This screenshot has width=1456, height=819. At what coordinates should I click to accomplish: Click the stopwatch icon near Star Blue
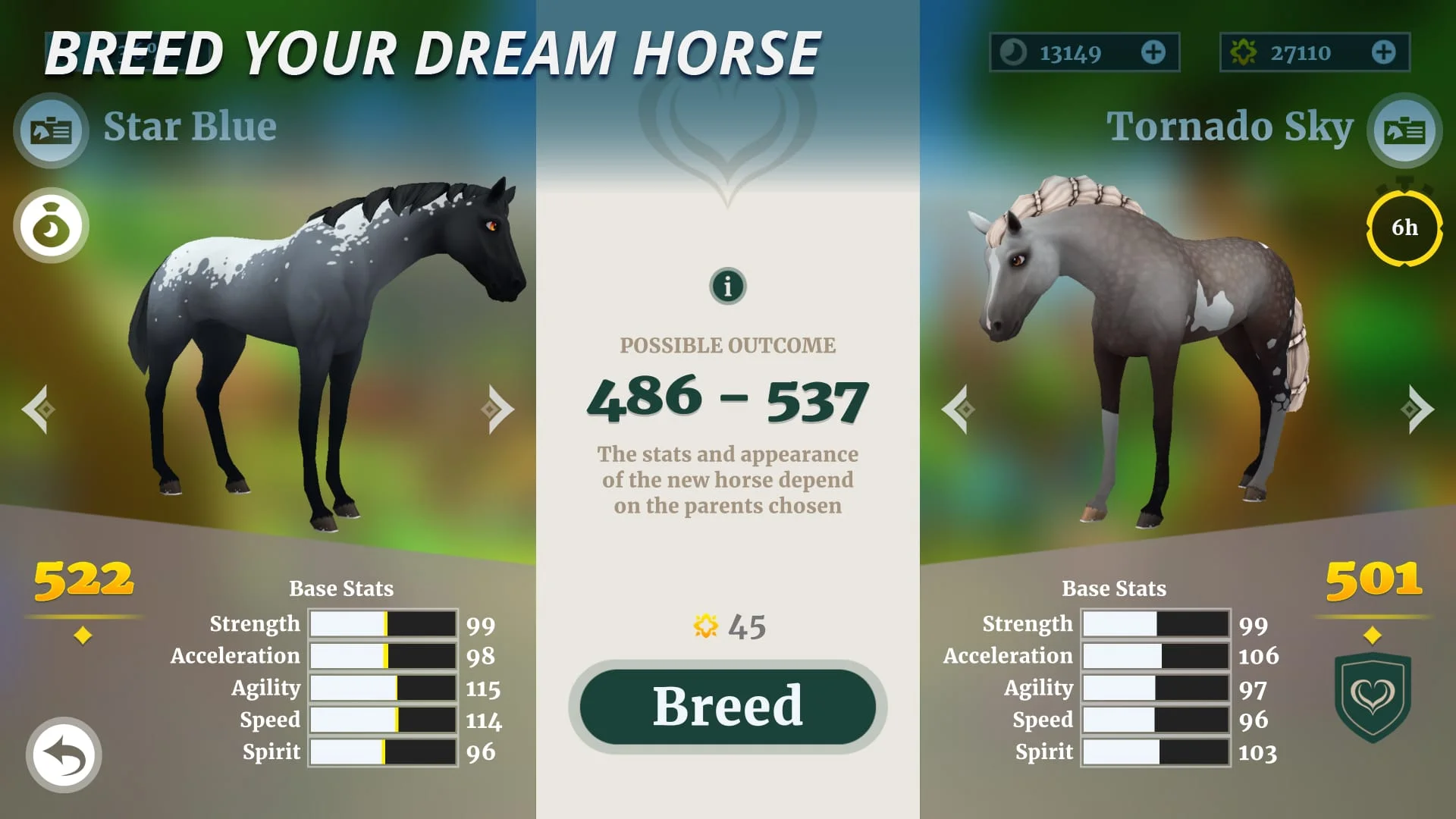point(50,226)
